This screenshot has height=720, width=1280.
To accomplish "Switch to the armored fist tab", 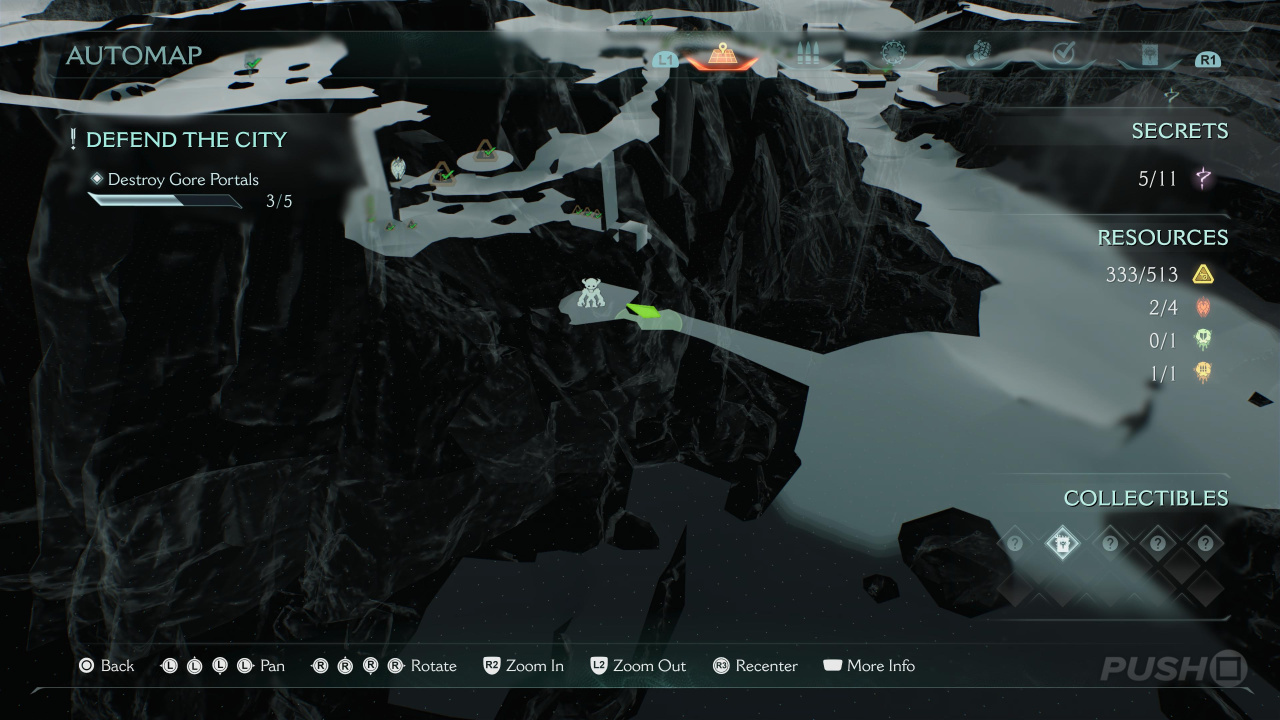I will (x=978, y=53).
